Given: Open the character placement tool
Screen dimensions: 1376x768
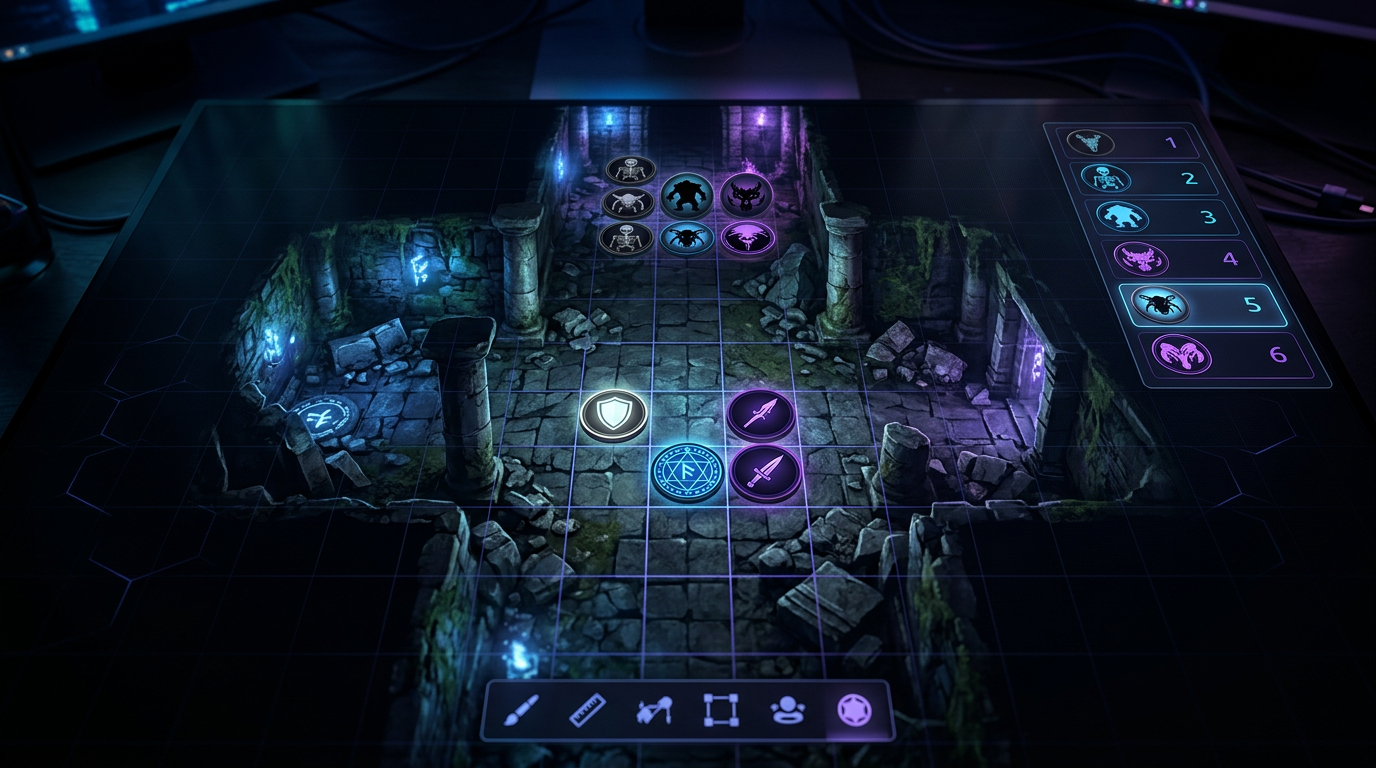Looking at the screenshot, I should click(789, 710).
